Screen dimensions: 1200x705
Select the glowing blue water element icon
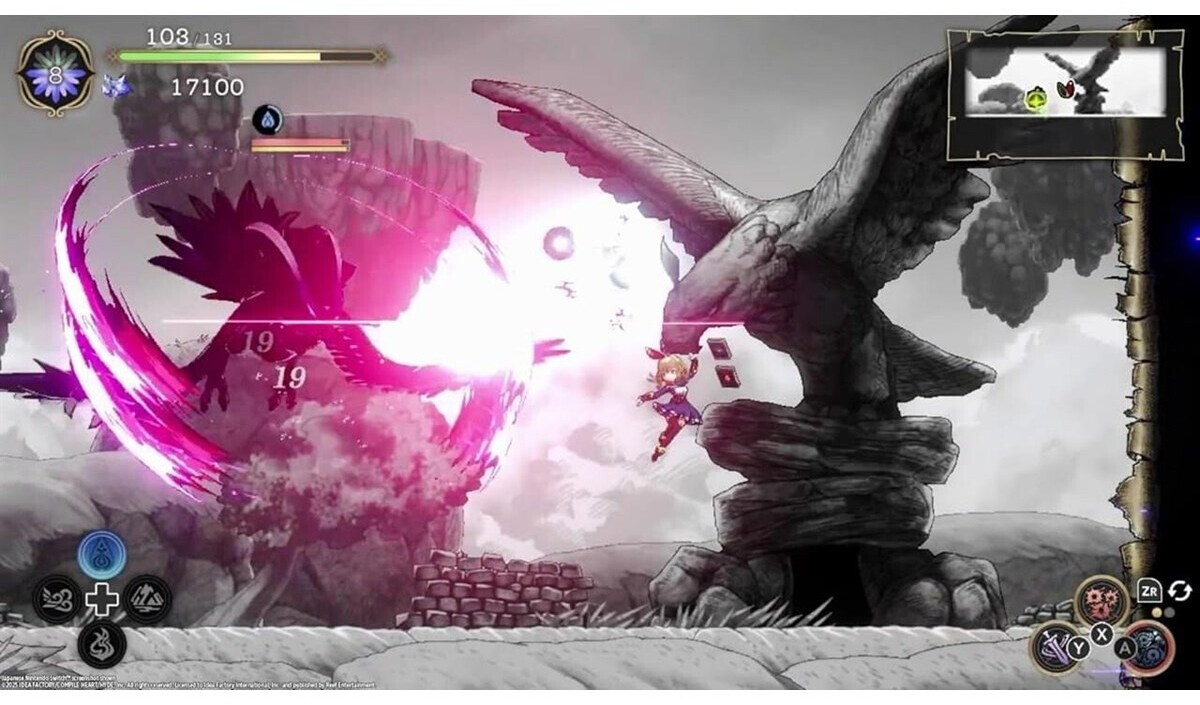pyautogui.click(x=102, y=553)
